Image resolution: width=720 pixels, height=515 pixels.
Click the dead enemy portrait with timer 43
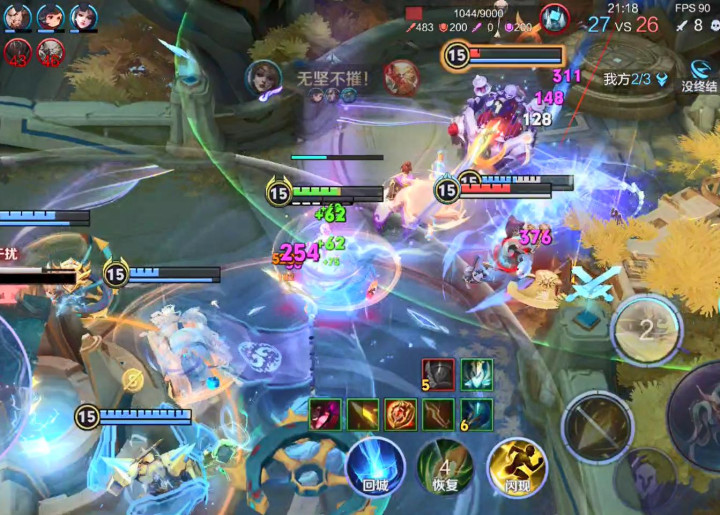pyautogui.click(x=17, y=51)
